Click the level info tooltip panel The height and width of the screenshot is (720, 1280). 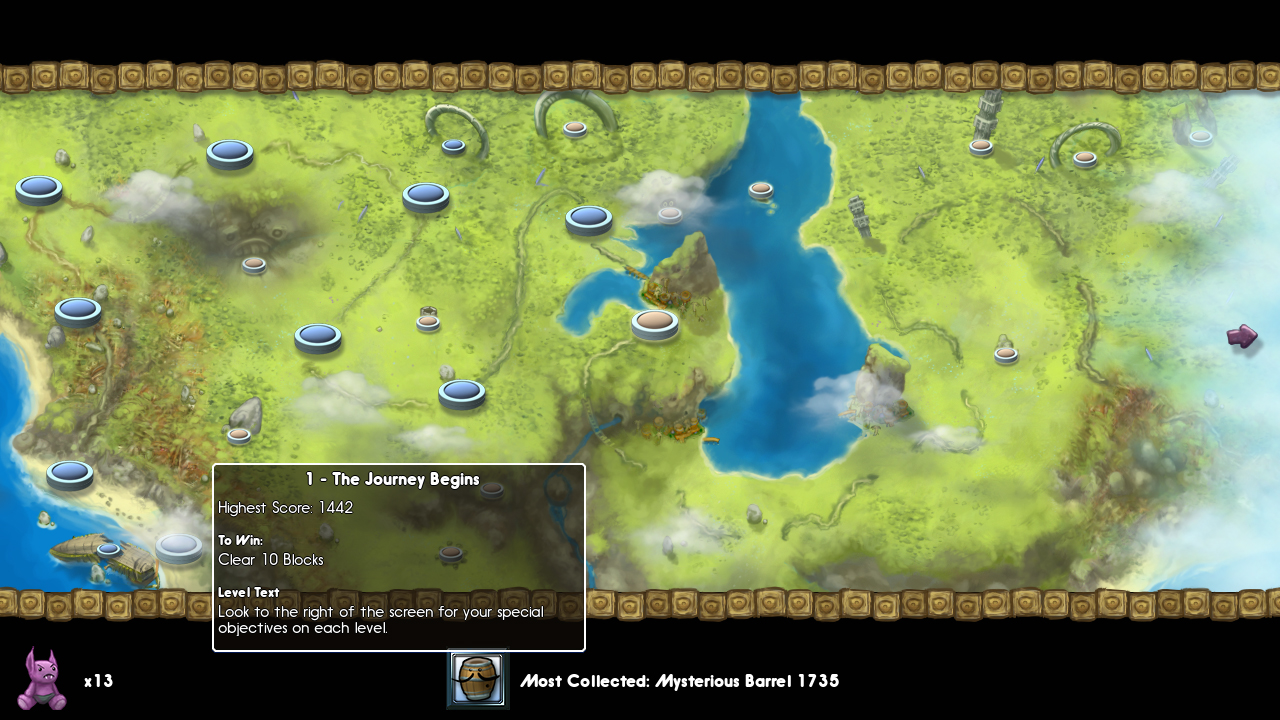[398, 556]
